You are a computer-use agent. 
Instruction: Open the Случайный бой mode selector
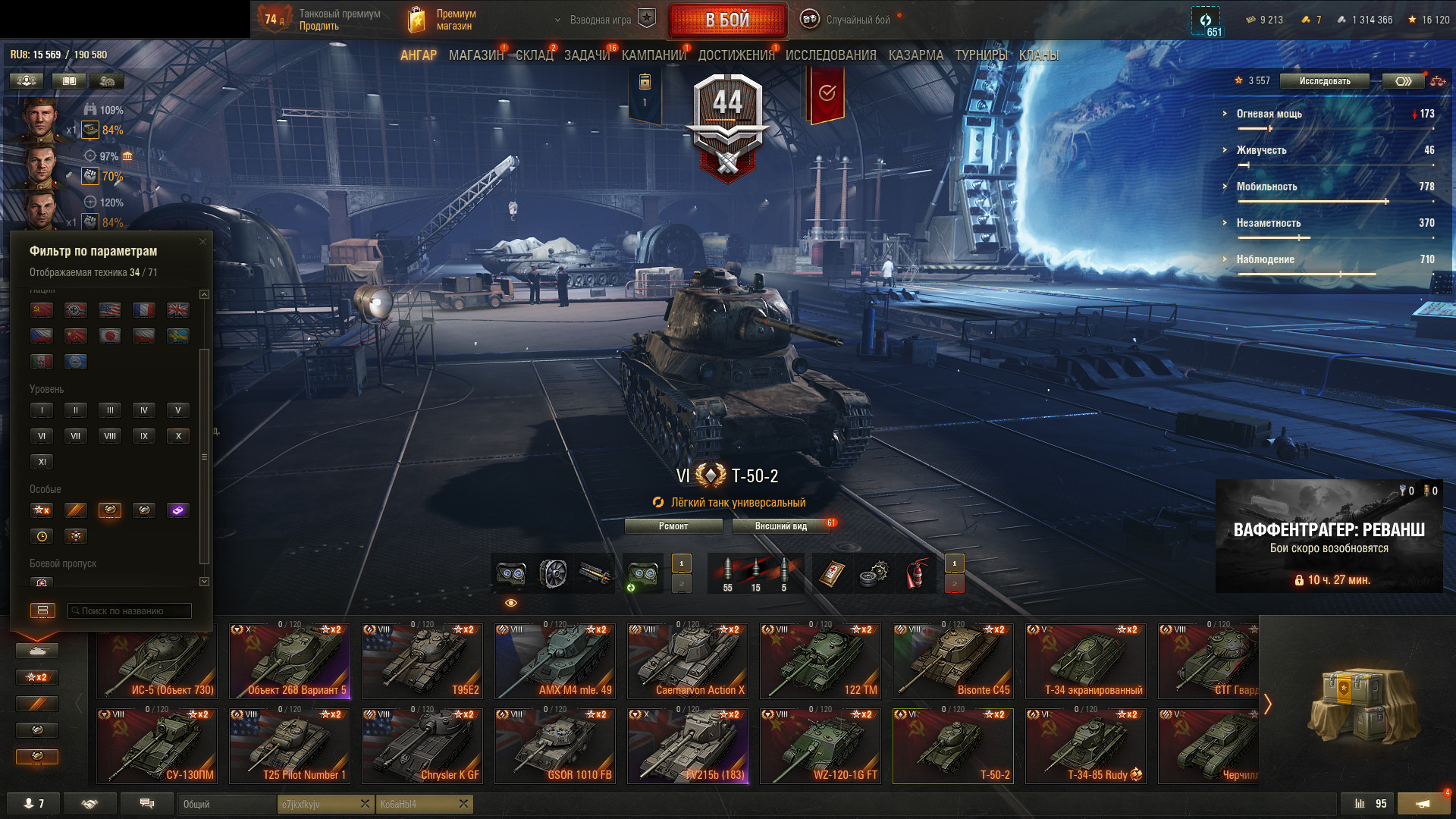(x=846, y=20)
